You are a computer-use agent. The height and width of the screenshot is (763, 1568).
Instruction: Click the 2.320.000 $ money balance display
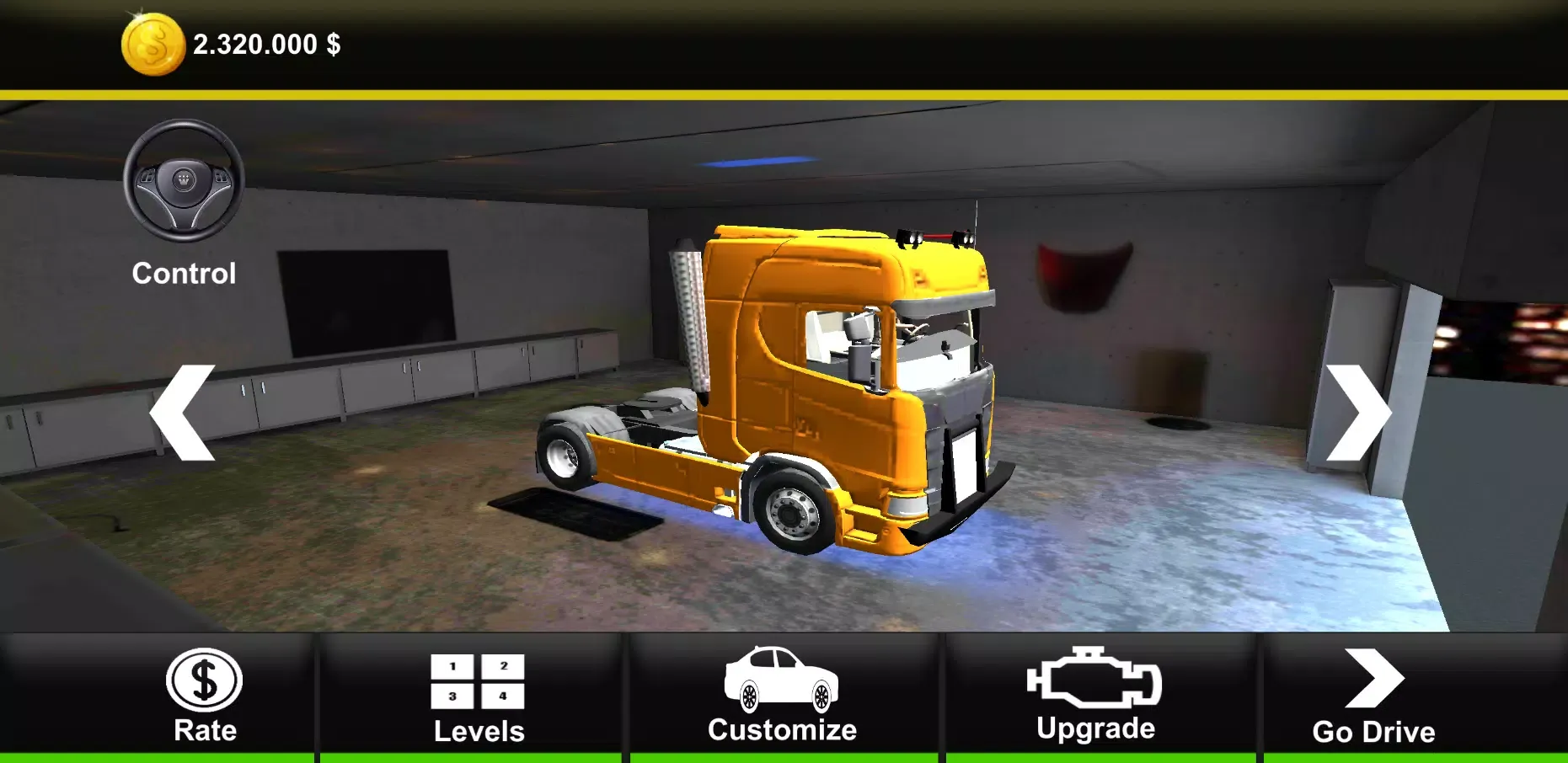[267, 44]
